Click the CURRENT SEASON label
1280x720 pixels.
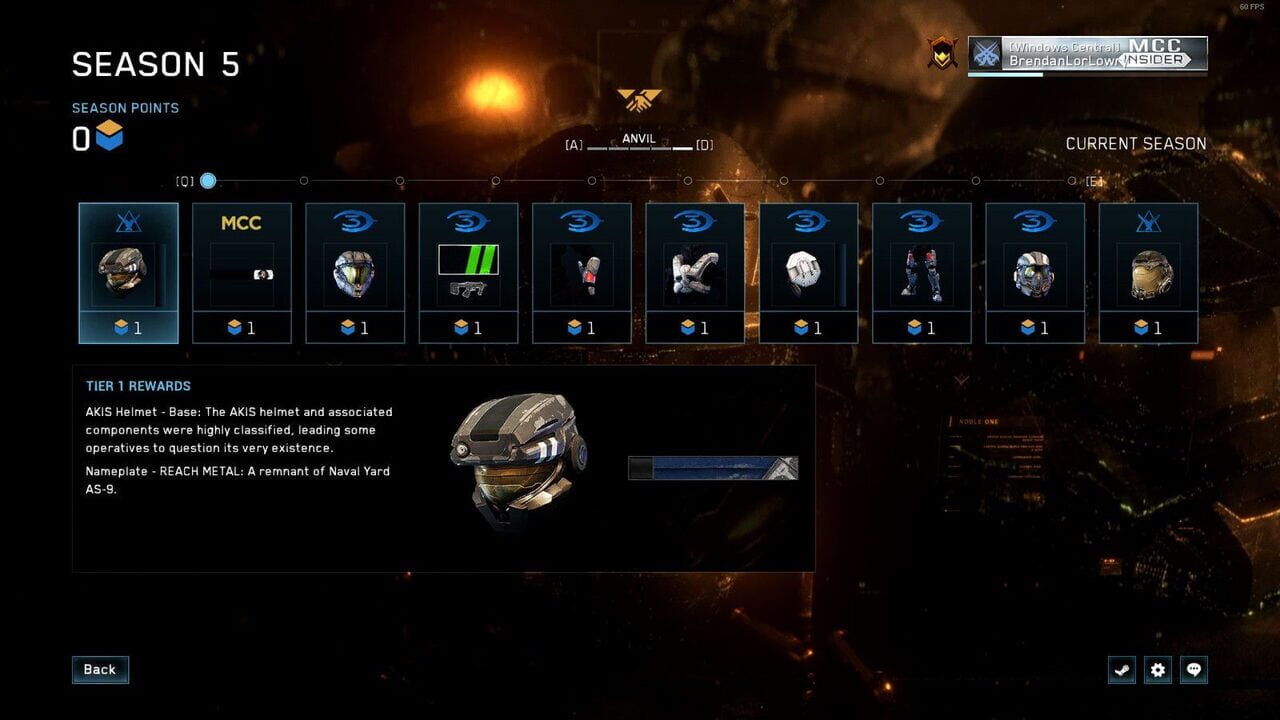coord(1137,143)
